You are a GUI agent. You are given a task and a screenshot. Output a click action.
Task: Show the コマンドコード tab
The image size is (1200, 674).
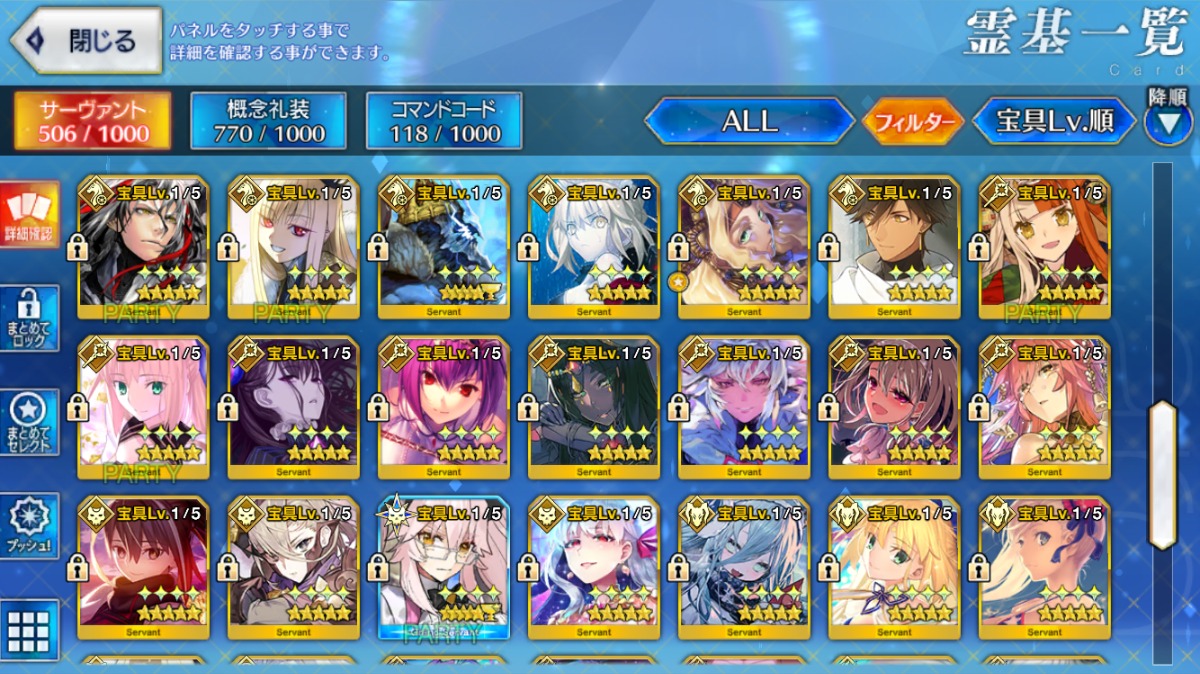click(444, 121)
